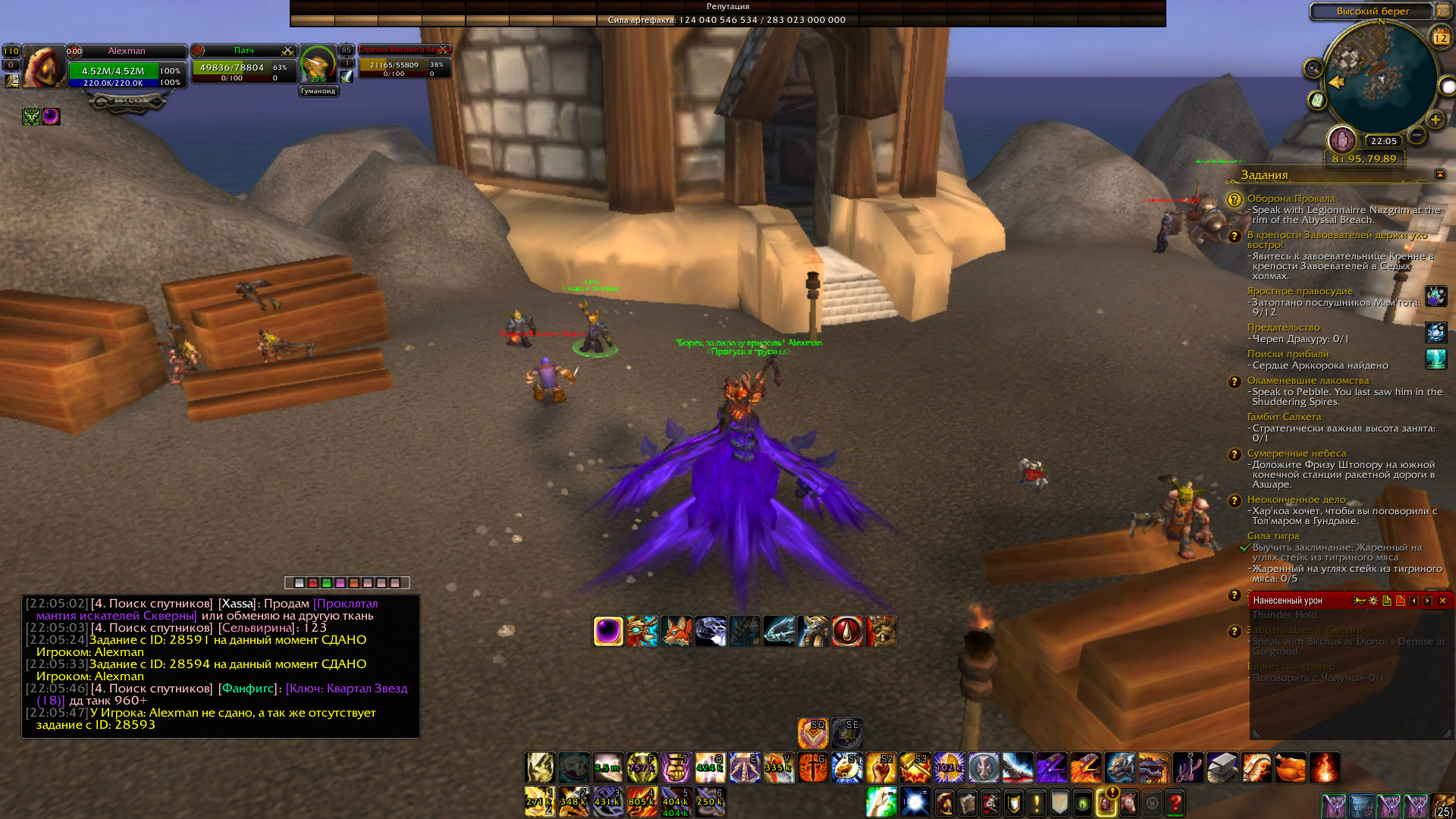The width and height of the screenshot is (1456, 819).
Task: Click quest item button beside Предательство
Action: click(x=1436, y=332)
